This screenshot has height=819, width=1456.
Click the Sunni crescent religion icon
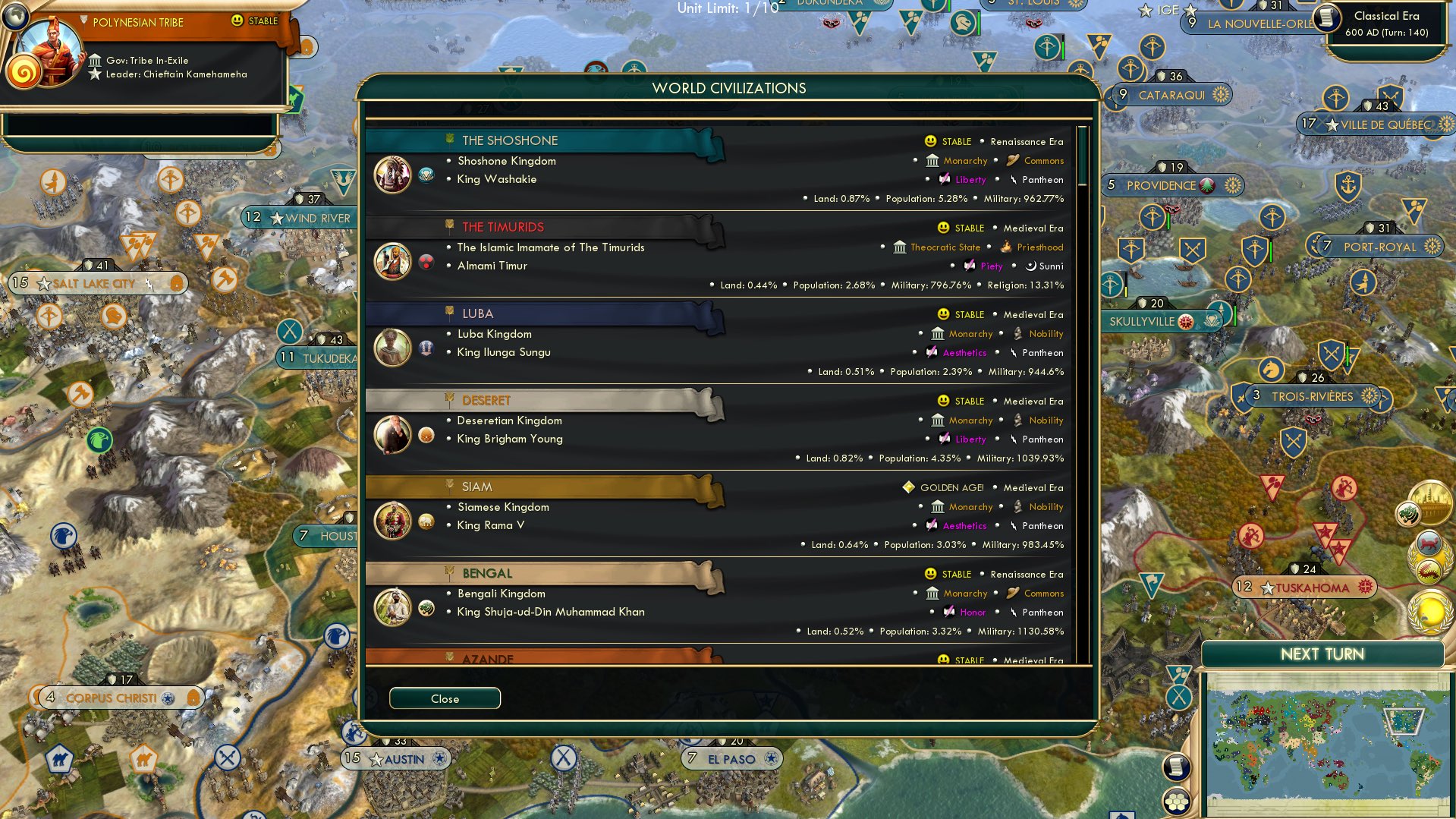[1029, 266]
